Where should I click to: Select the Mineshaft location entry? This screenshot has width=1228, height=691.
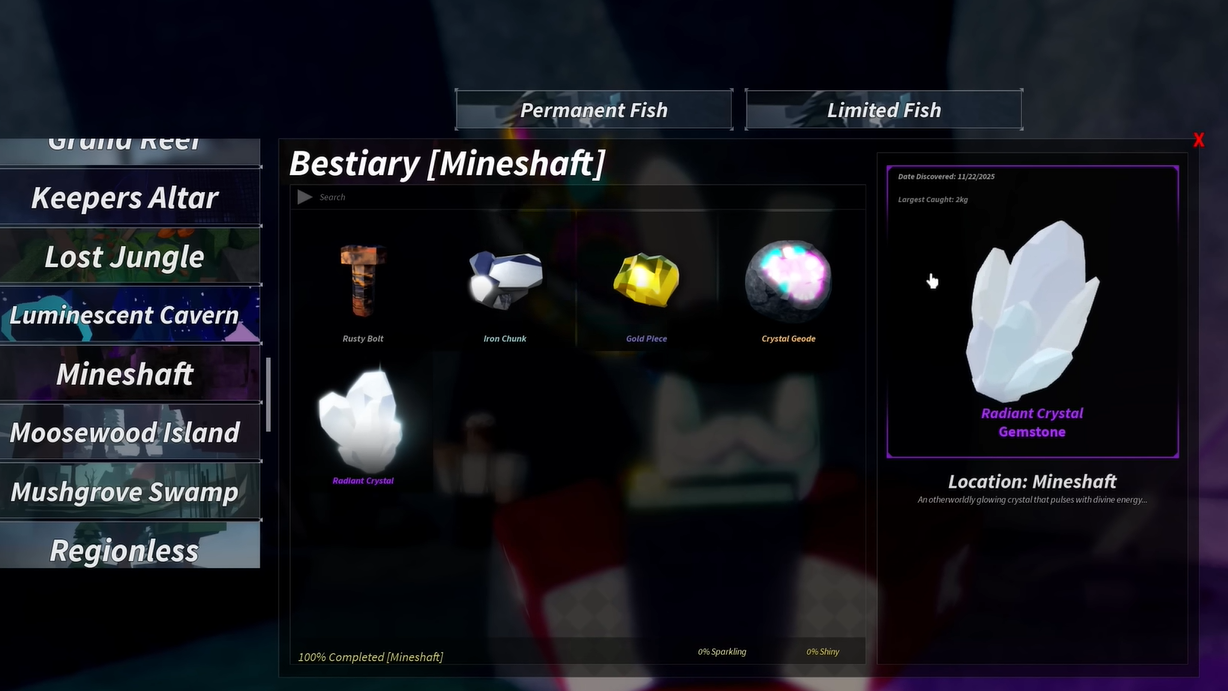[125, 375]
